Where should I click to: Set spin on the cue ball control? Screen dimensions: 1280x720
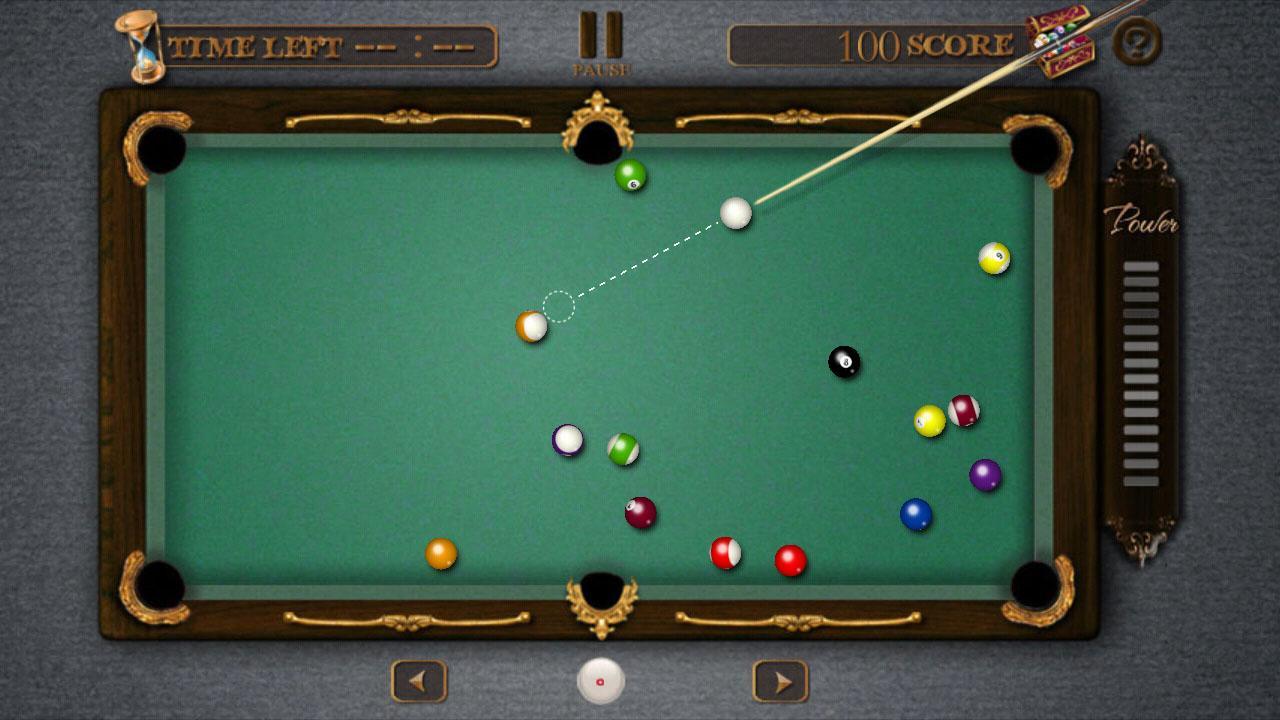(600, 680)
